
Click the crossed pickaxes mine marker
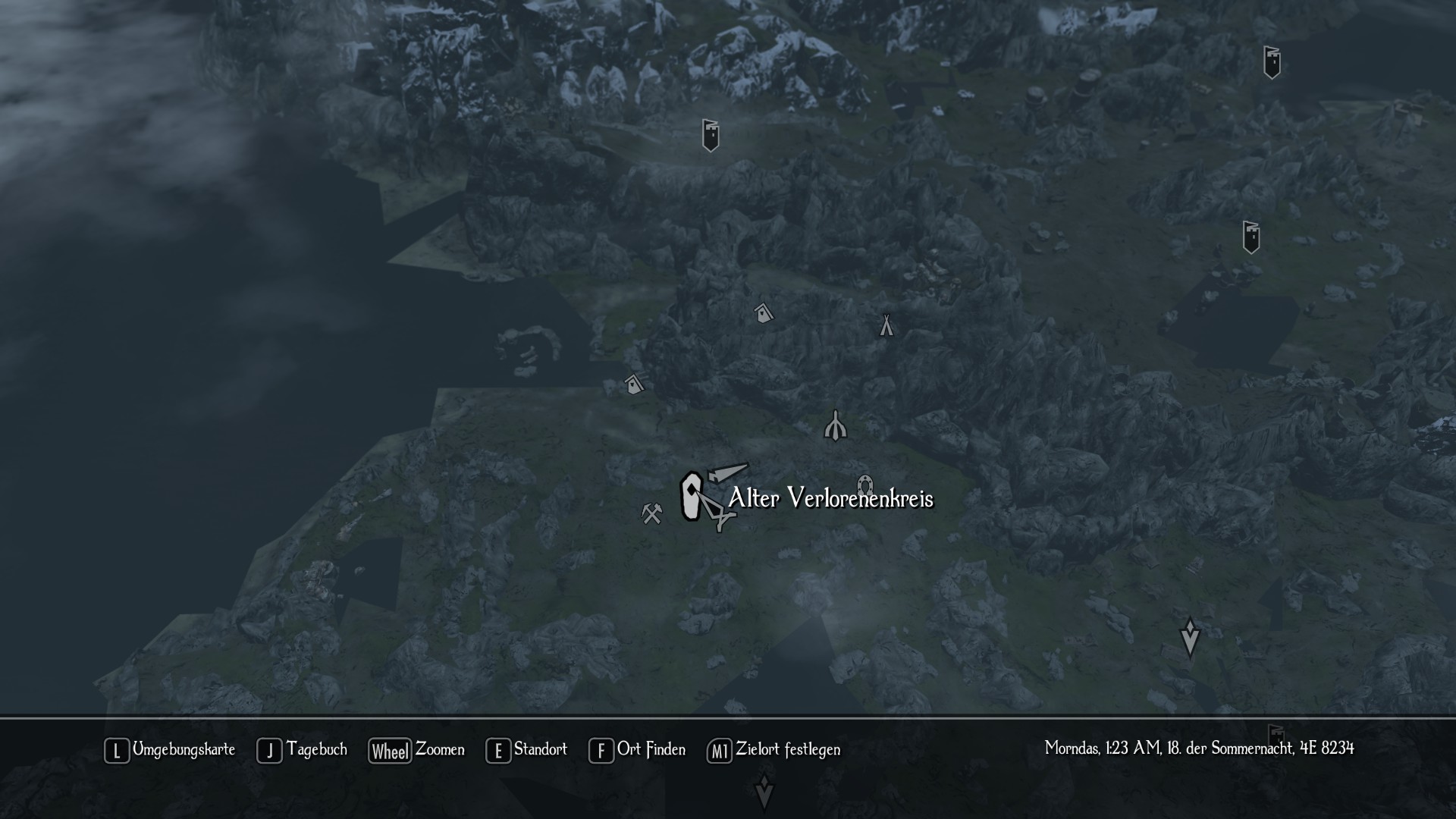coord(651,513)
